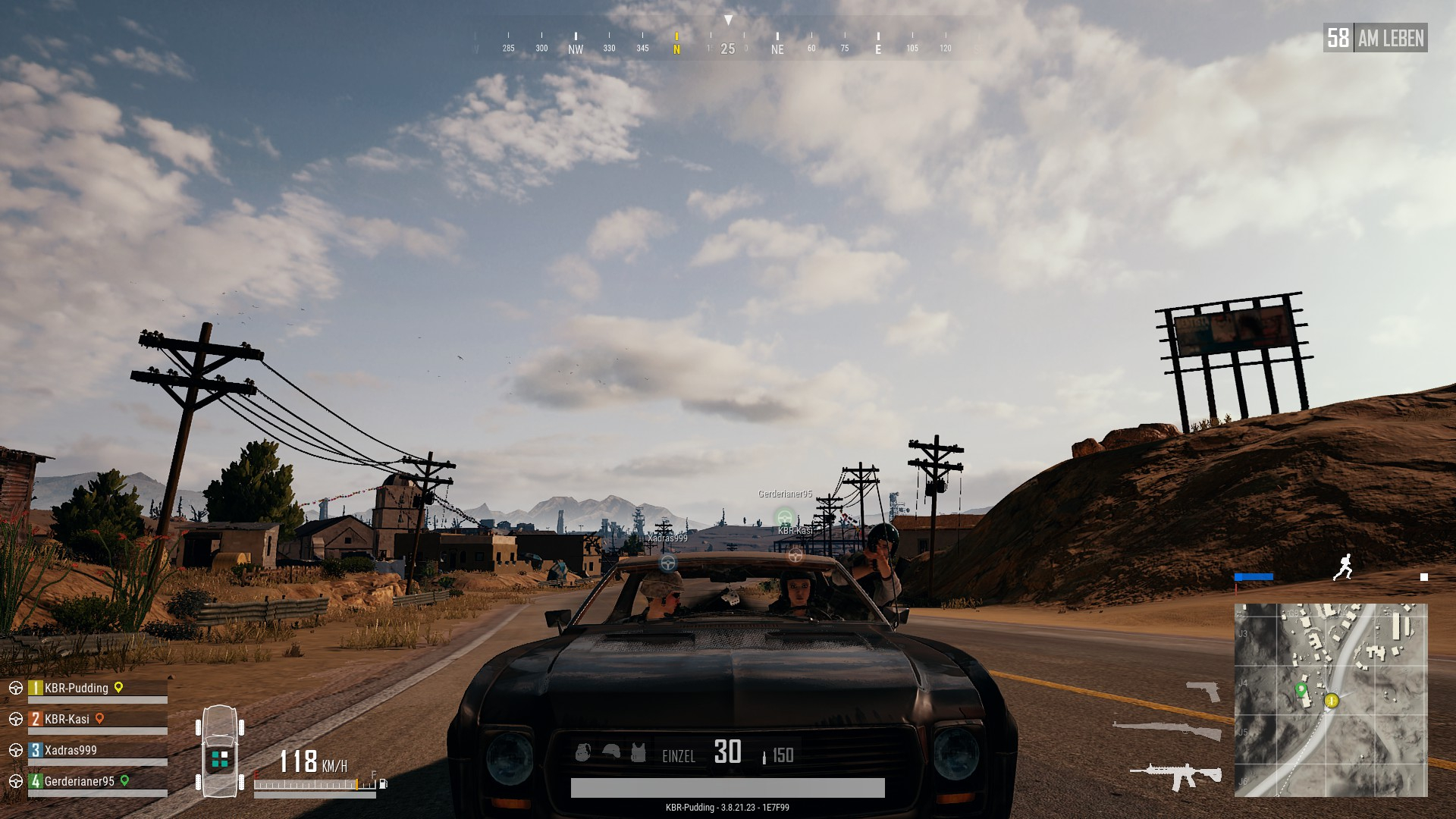Click the helmet equipment icon
This screenshot has width=1456, height=819.
[610, 752]
